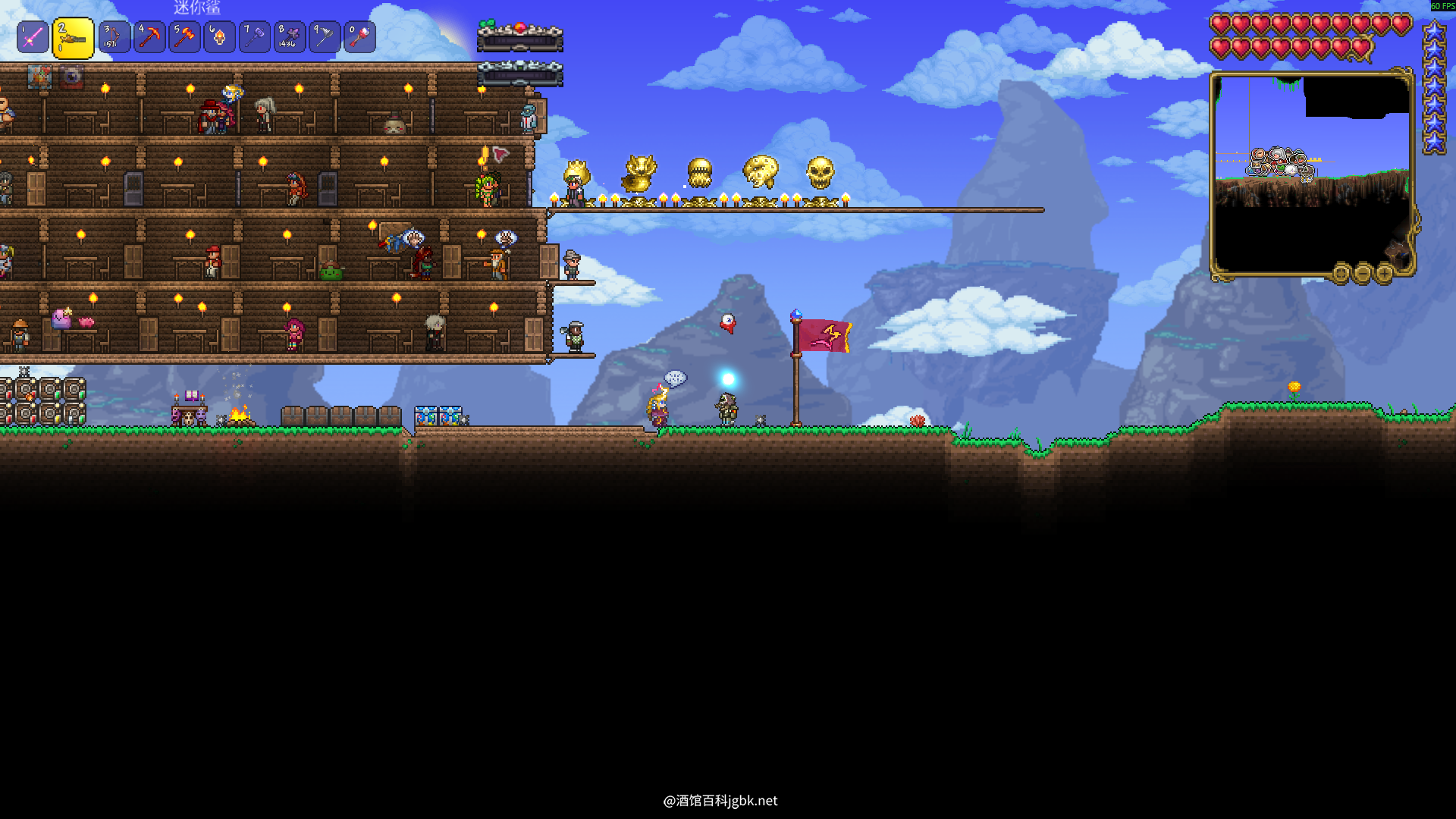The height and width of the screenshot is (819, 1456).
Task: Equip the red-white staff in slot 0
Action: click(359, 37)
